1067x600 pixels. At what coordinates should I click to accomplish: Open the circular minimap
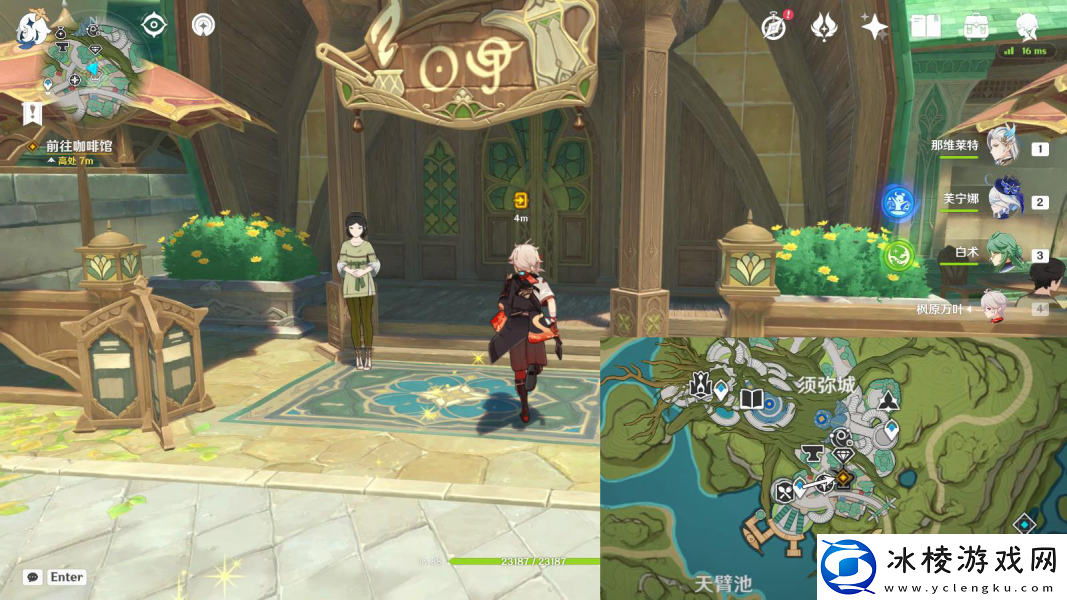tap(88, 67)
